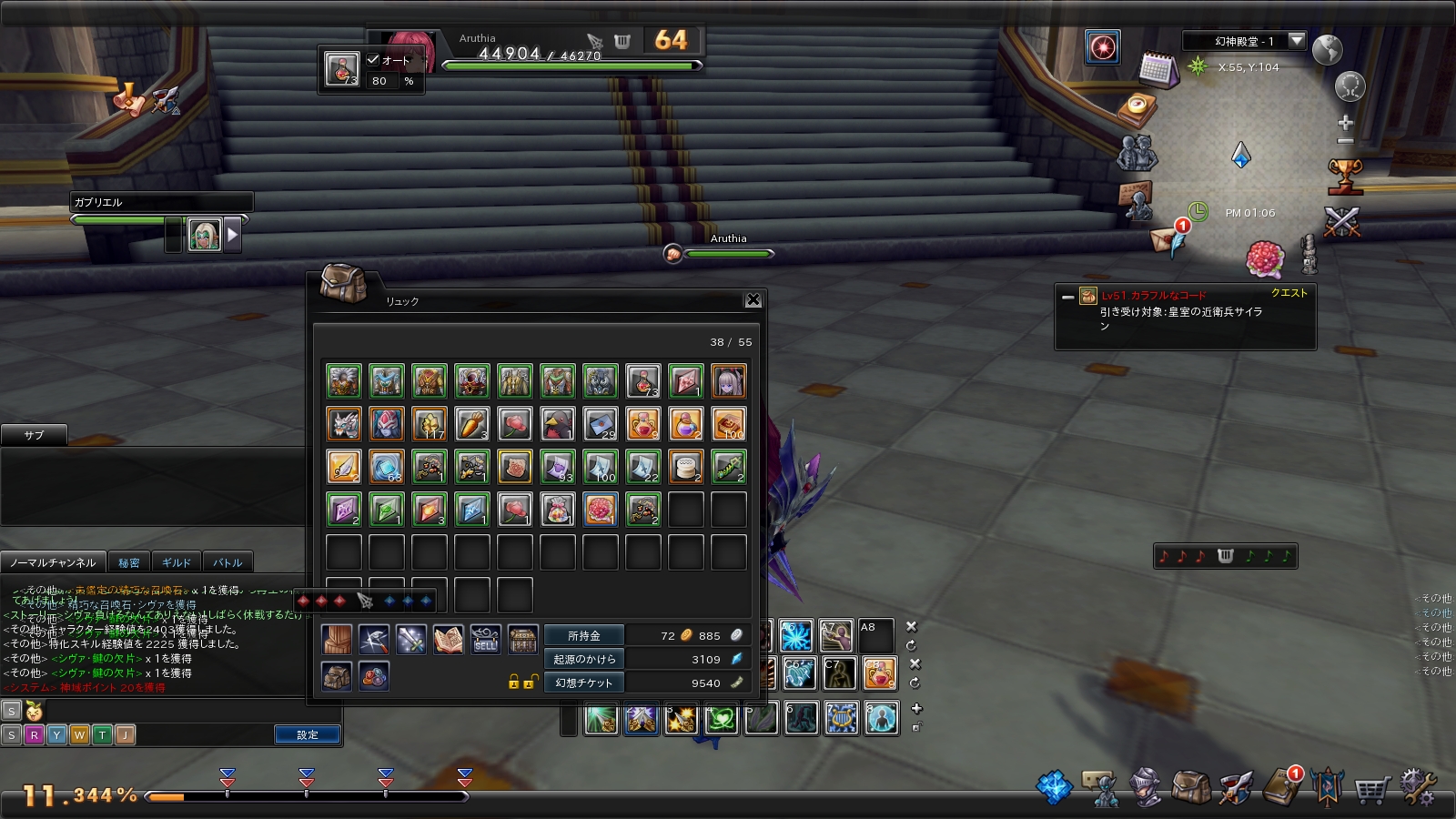Screen dimensions: 1456x819
Task: Select the carrot item in the backpack
Action: coord(471,424)
